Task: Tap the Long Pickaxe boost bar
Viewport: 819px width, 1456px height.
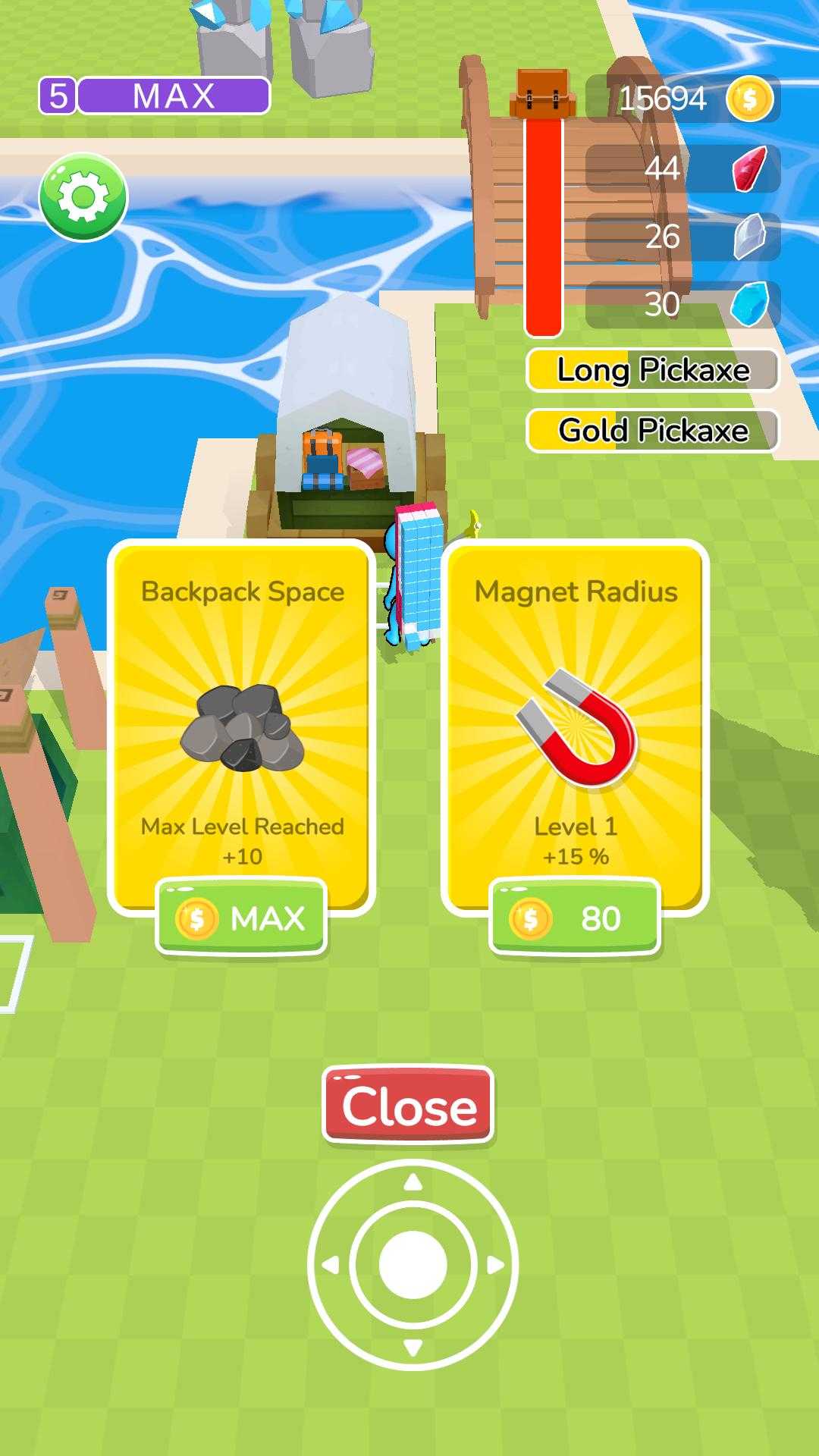Action: [x=653, y=370]
